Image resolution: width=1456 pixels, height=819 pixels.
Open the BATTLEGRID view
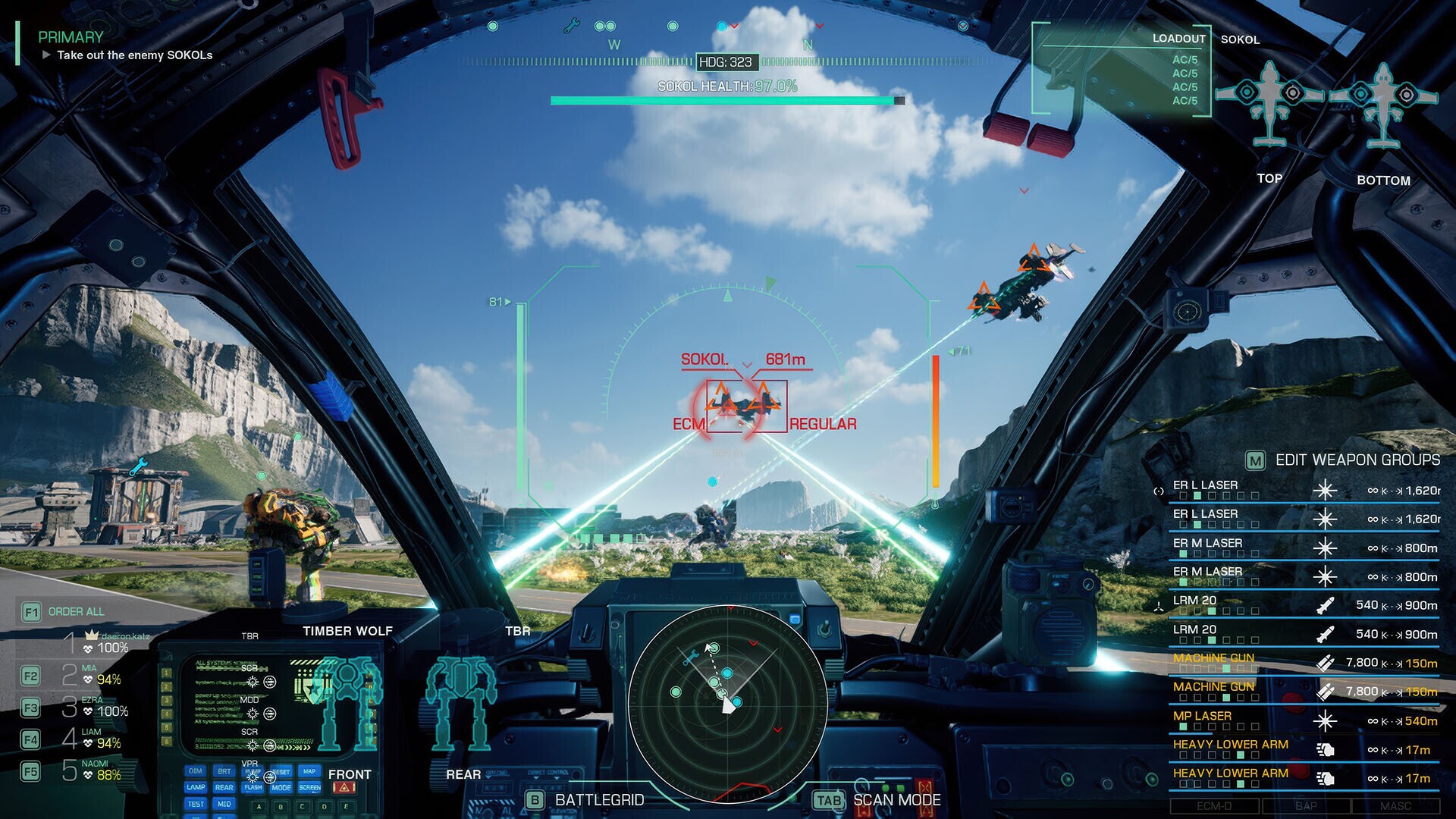click(x=599, y=799)
